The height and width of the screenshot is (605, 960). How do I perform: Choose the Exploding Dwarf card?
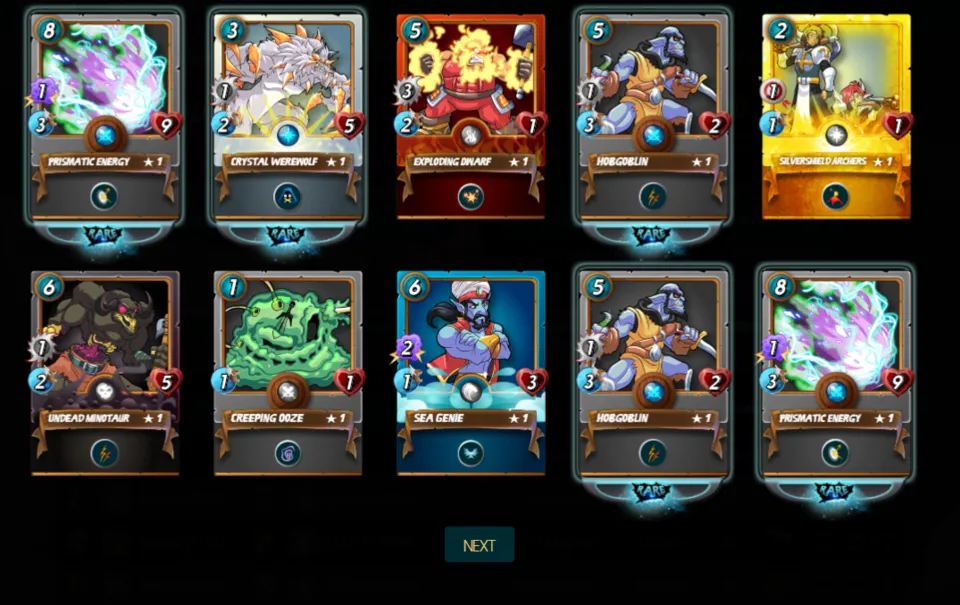471,115
